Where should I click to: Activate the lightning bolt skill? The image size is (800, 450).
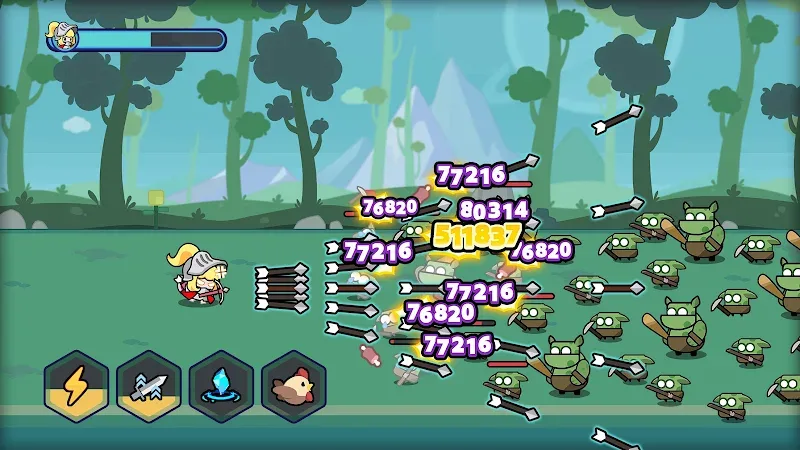[x=76, y=386]
